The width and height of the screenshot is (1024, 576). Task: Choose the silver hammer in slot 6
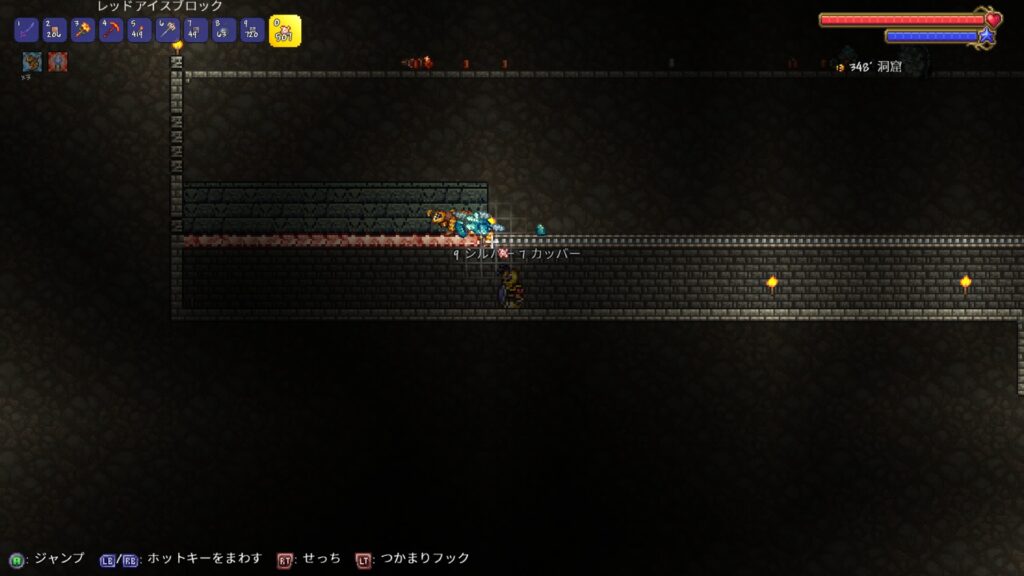point(168,30)
